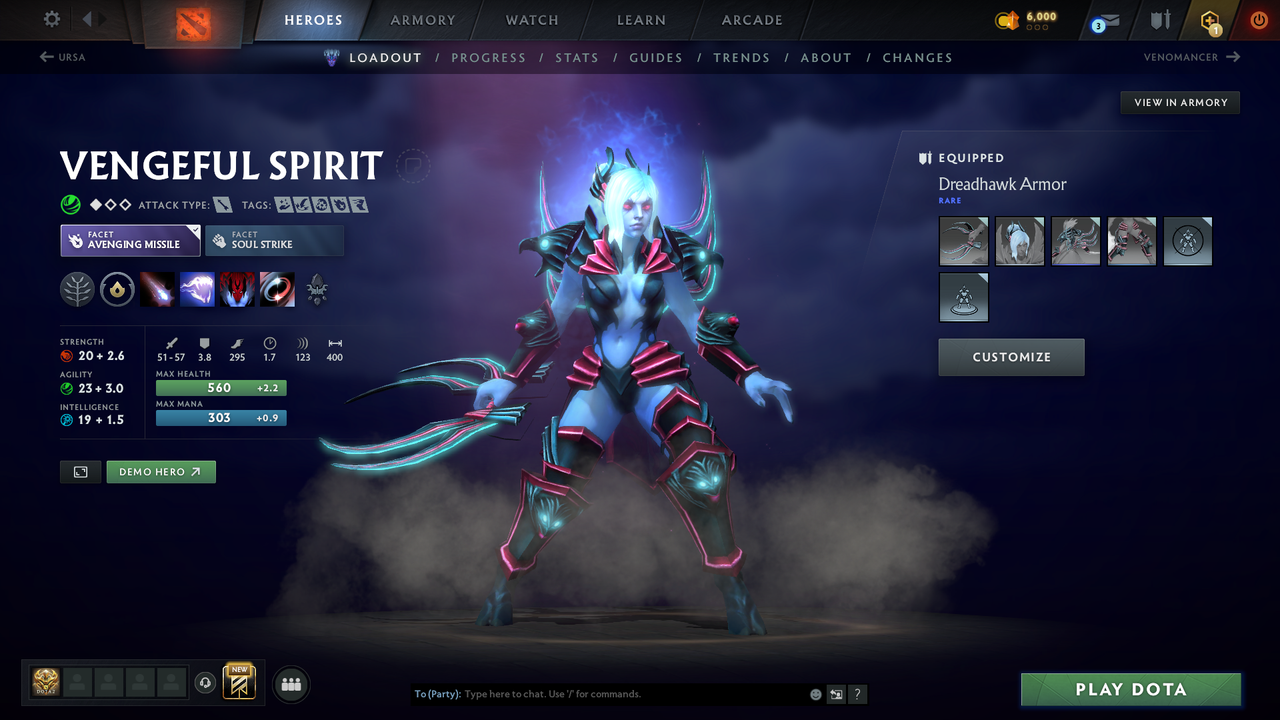Select the Magic Missile ability icon
This screenshot has height=720, width=1280.
pos(157,289)
